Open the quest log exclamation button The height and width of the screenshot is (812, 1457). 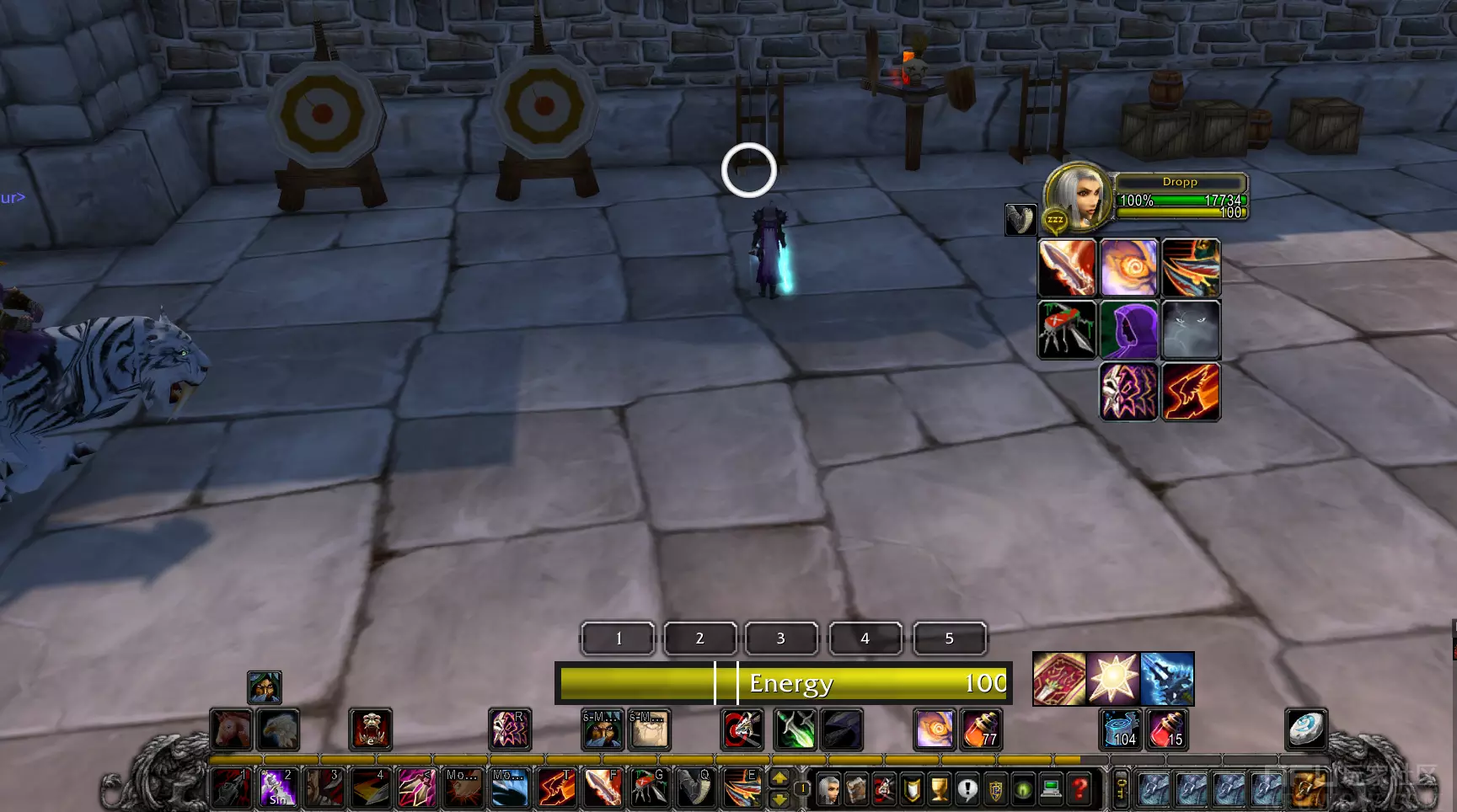pyautogui.click(x=967, y=789)
